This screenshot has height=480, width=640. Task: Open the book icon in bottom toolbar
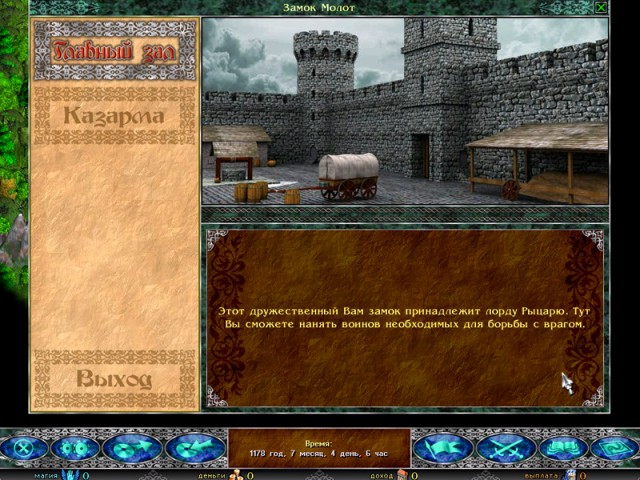click(x=566, y=449)
